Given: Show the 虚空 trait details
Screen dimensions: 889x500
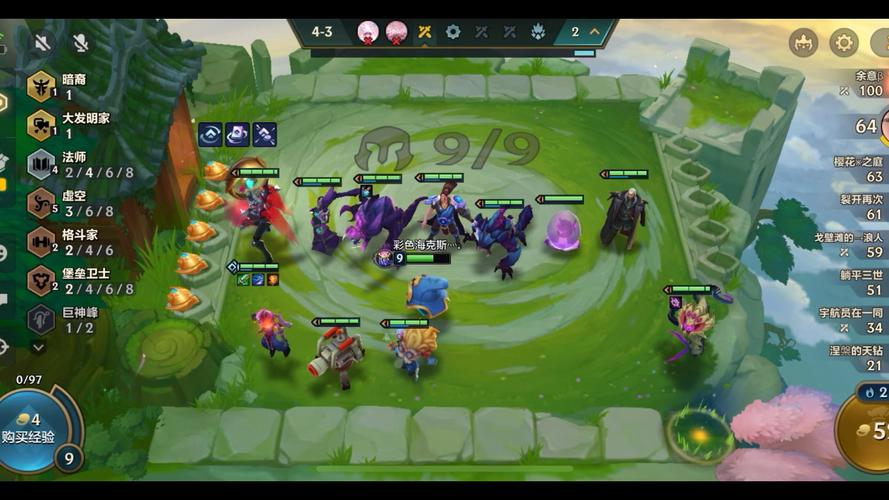Looking at the screenshot, I should point(70,203).
